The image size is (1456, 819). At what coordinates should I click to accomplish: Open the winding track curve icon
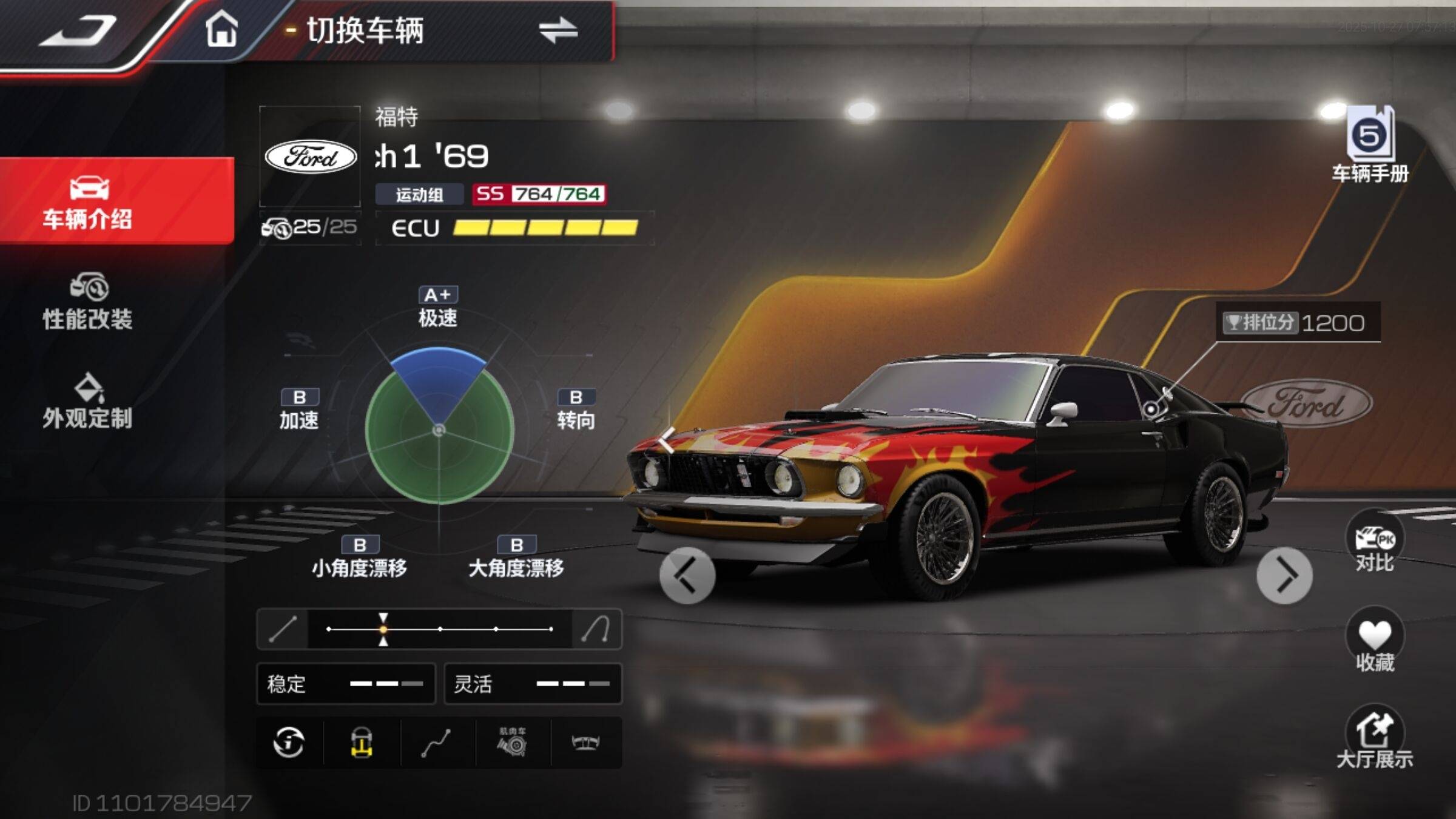pyautogui.click(x=436, y=743)
